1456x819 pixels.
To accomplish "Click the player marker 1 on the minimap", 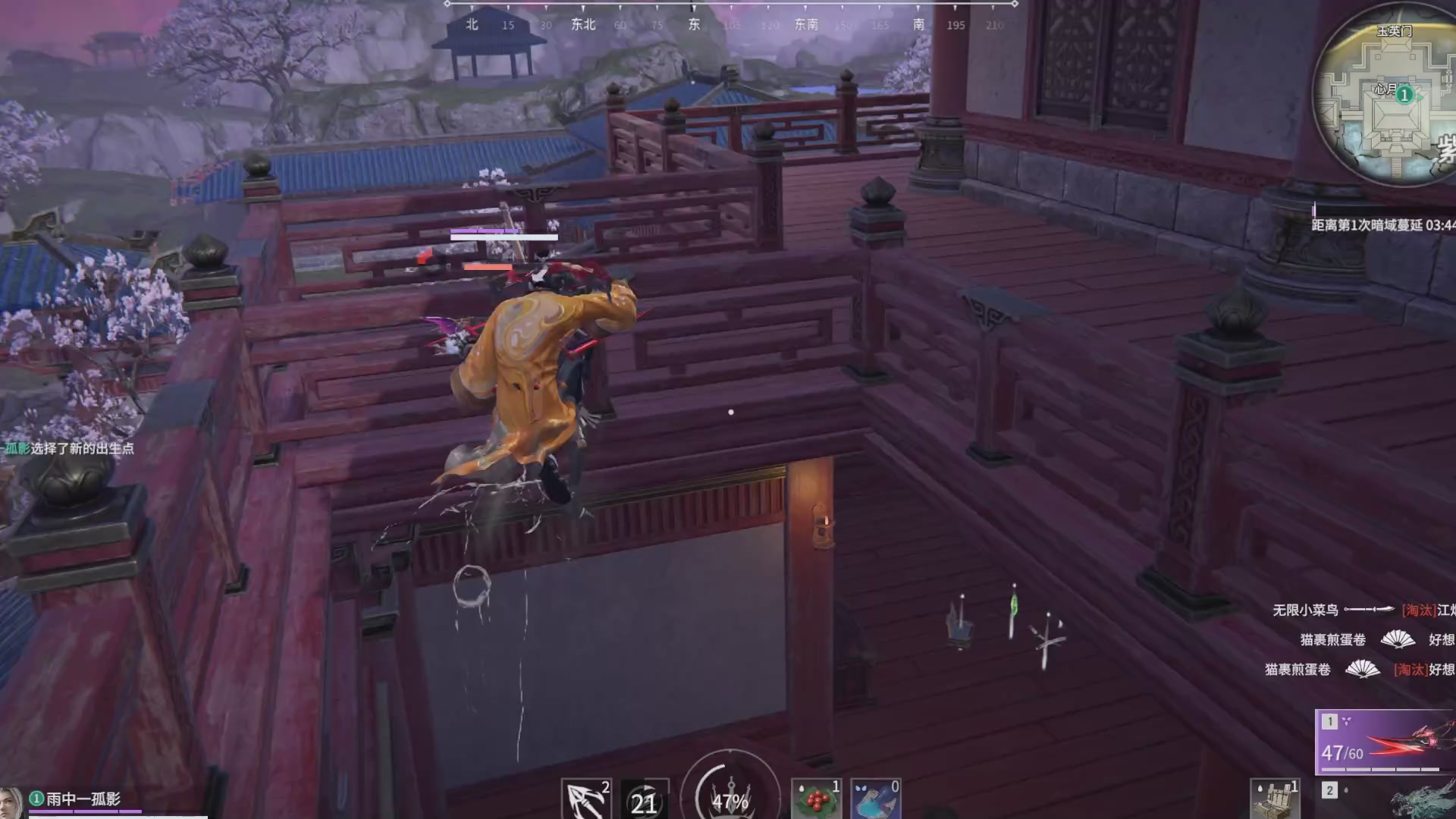I will (x=1404, y=95).
